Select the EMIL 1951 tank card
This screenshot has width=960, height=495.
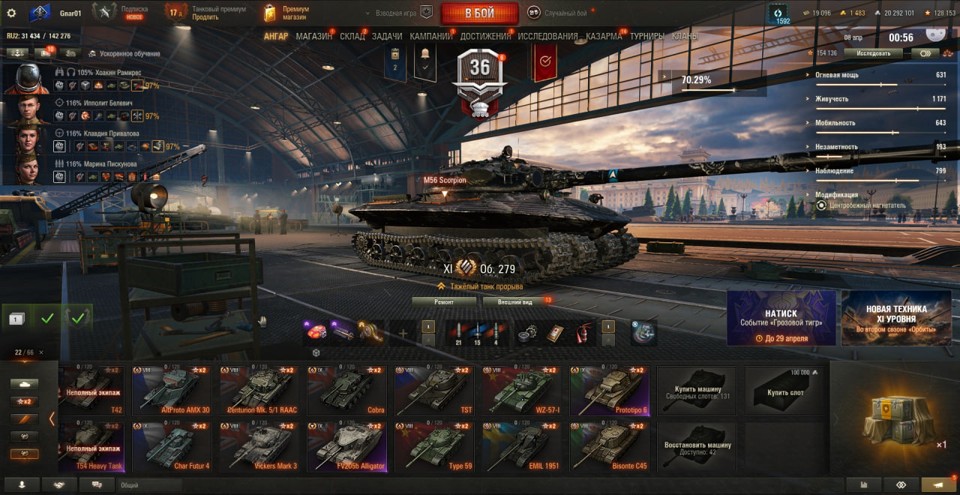(x=522, y=446)
